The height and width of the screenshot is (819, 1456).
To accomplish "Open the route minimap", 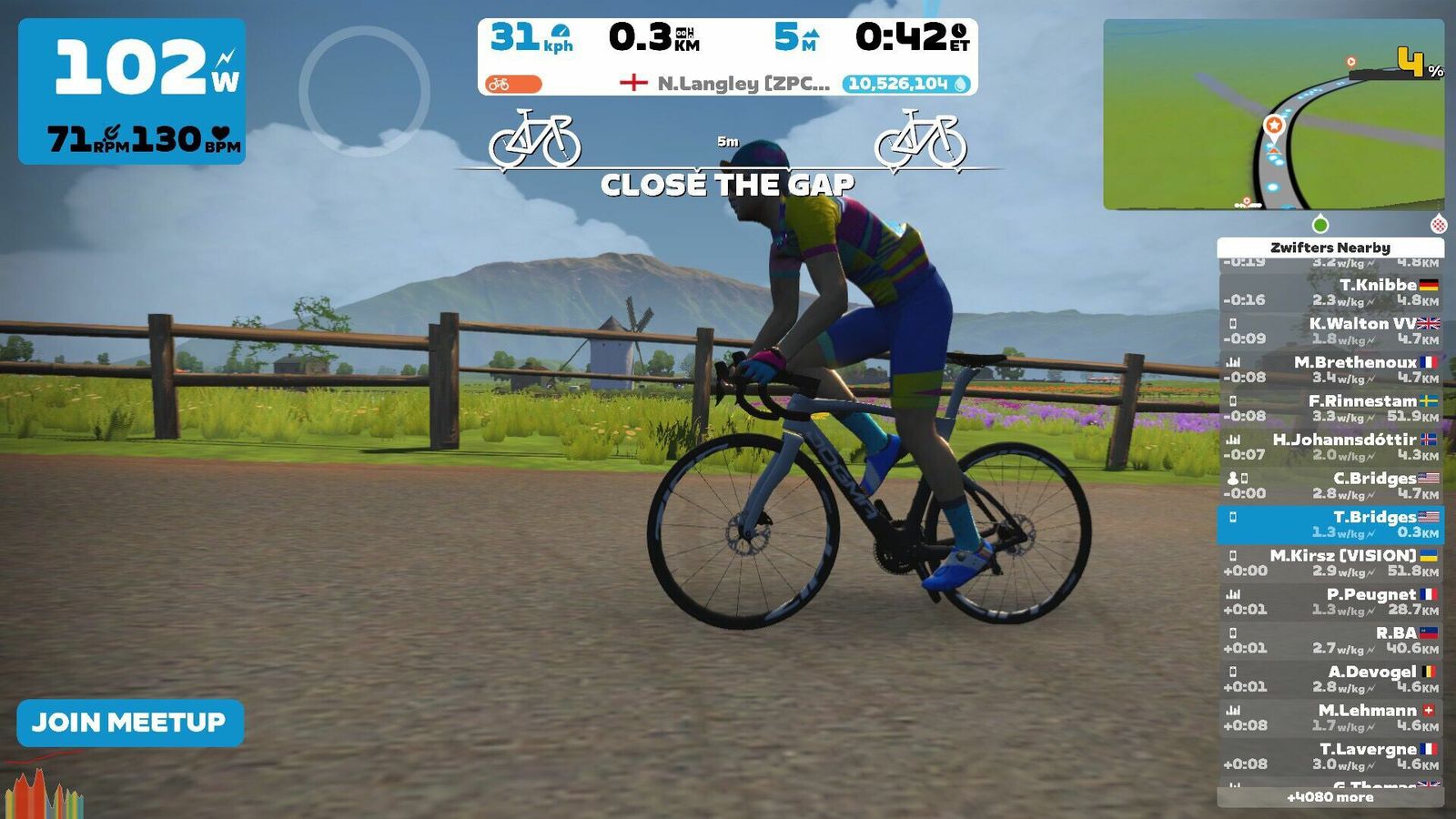I will coord(1273,115).
